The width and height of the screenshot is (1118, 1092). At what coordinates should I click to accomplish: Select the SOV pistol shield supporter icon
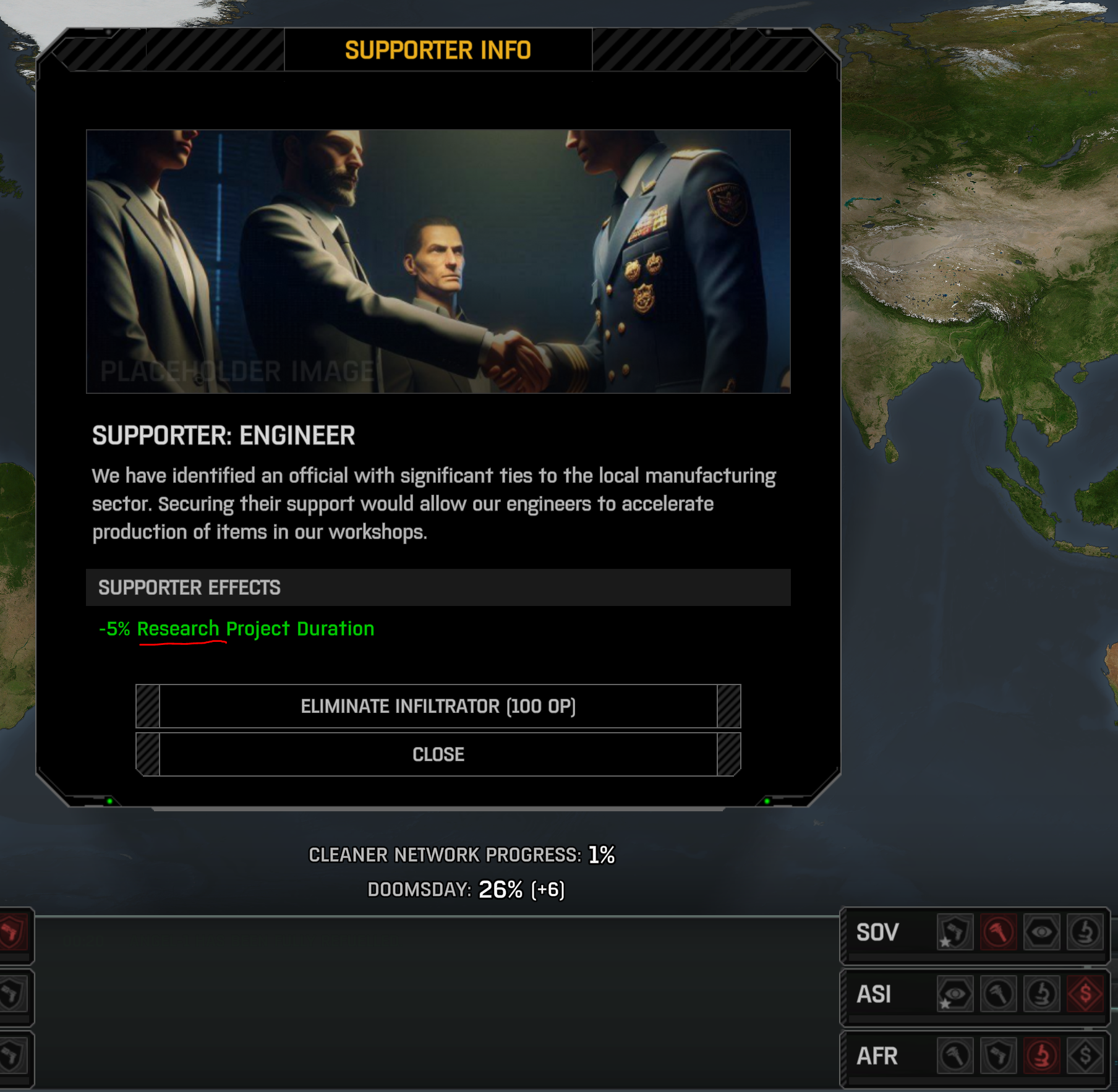point(955,932)
